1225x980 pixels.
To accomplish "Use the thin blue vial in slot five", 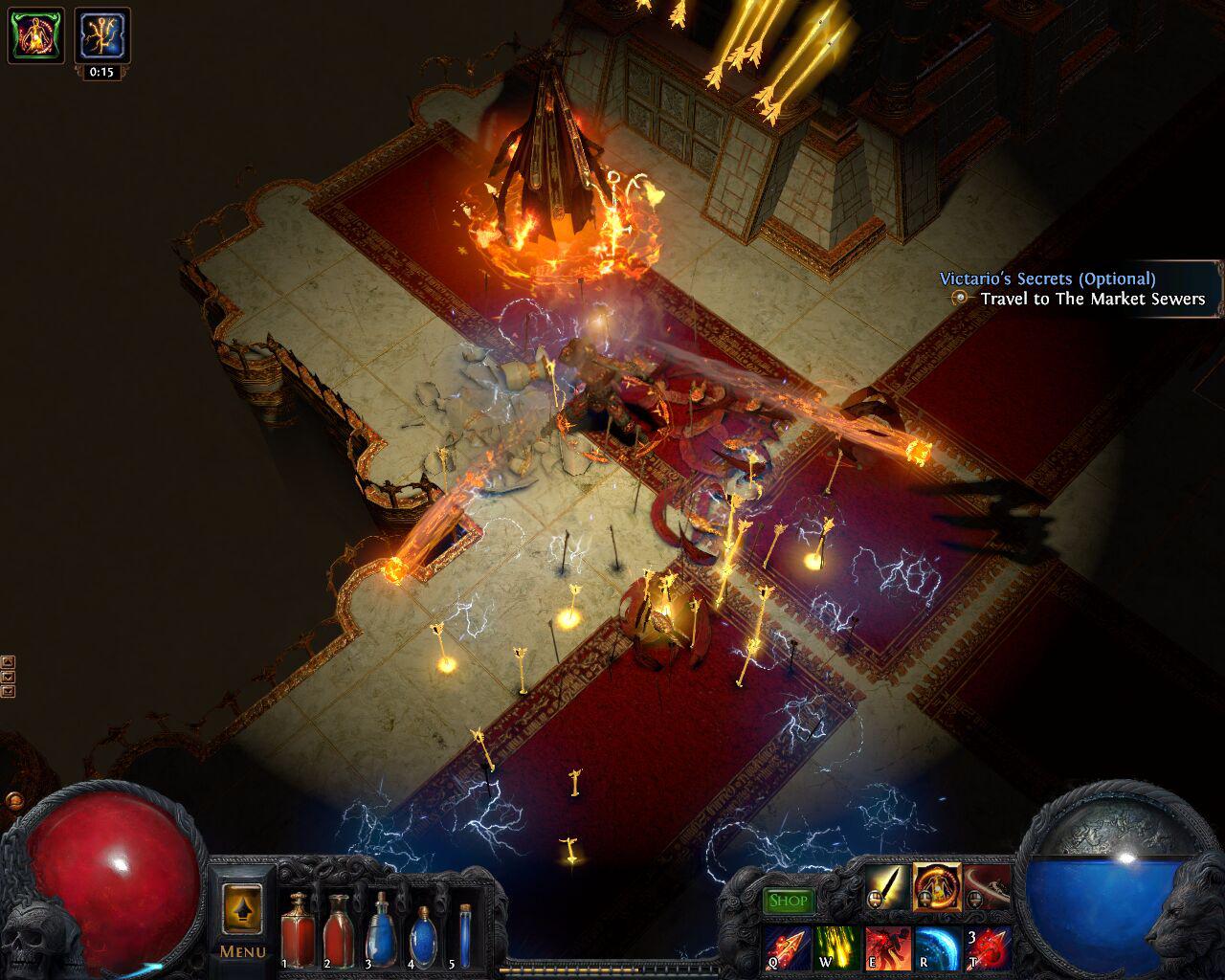I will tap(465, 933).
